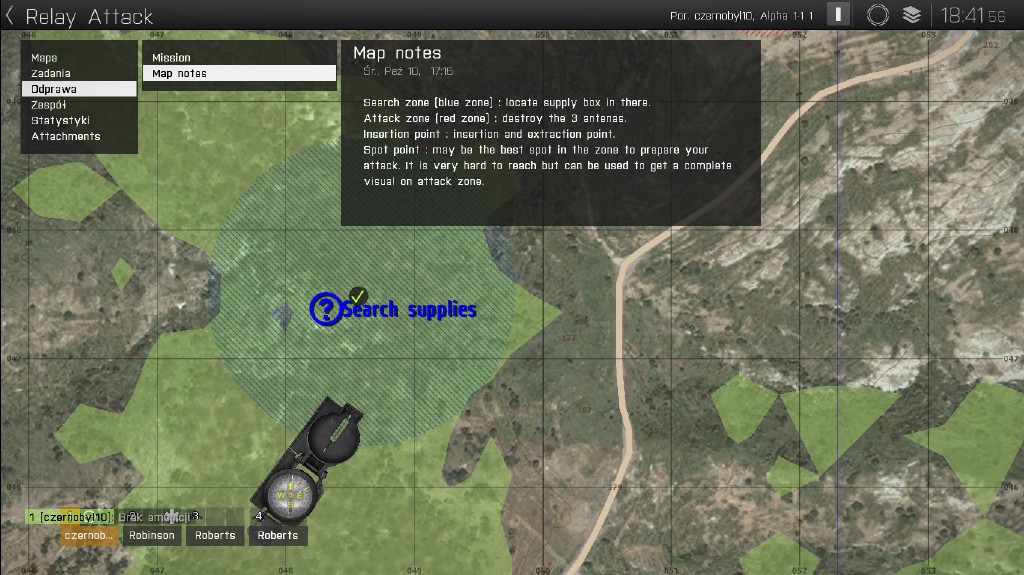Click the Search supplies task marker

[x=327, y=309]
